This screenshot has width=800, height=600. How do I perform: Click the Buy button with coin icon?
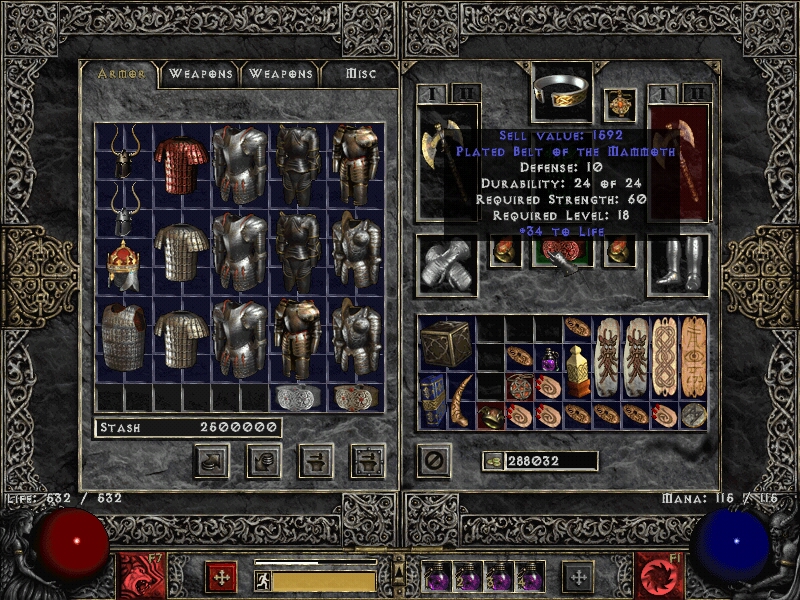(x=213, y=460)
